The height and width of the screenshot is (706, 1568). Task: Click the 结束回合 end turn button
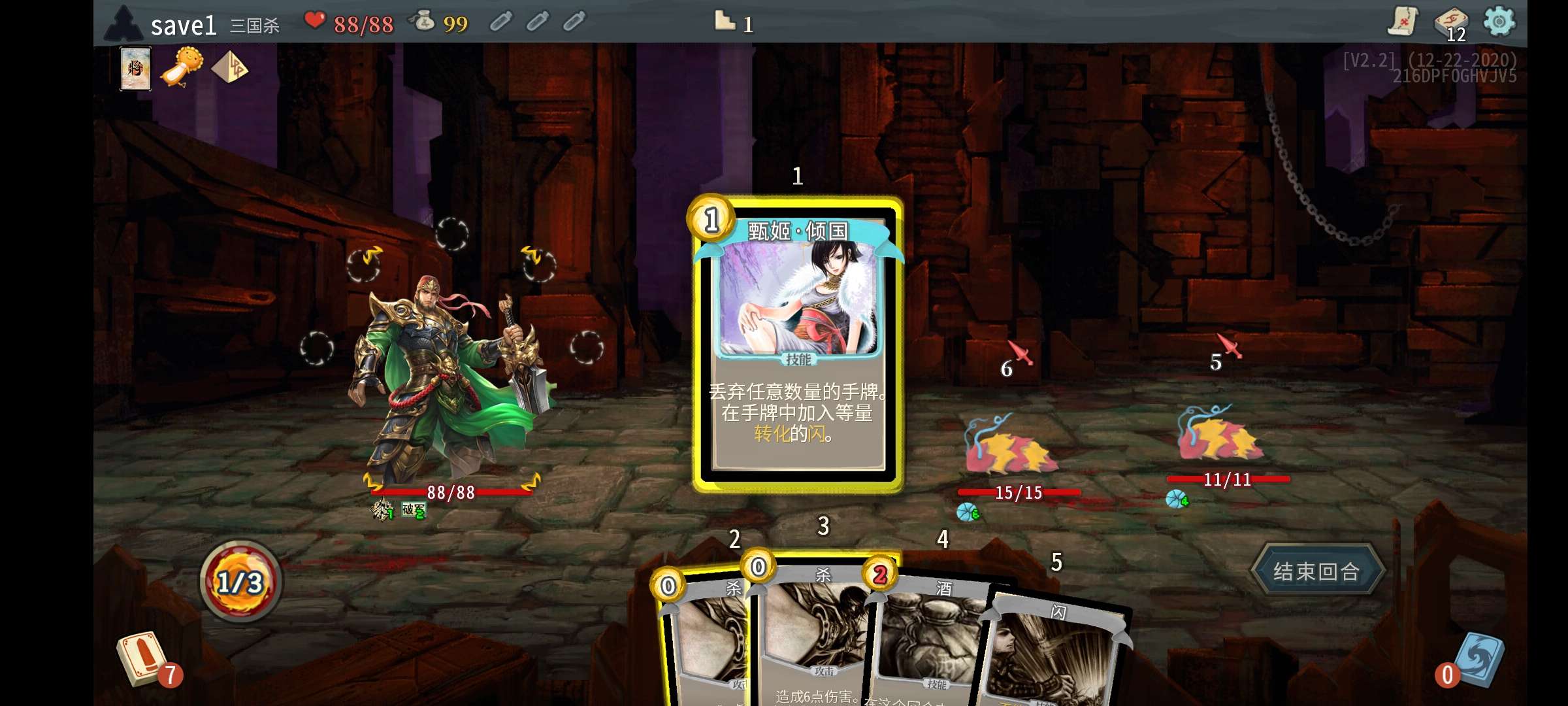pyautogui.click(x=1316, y=571)
